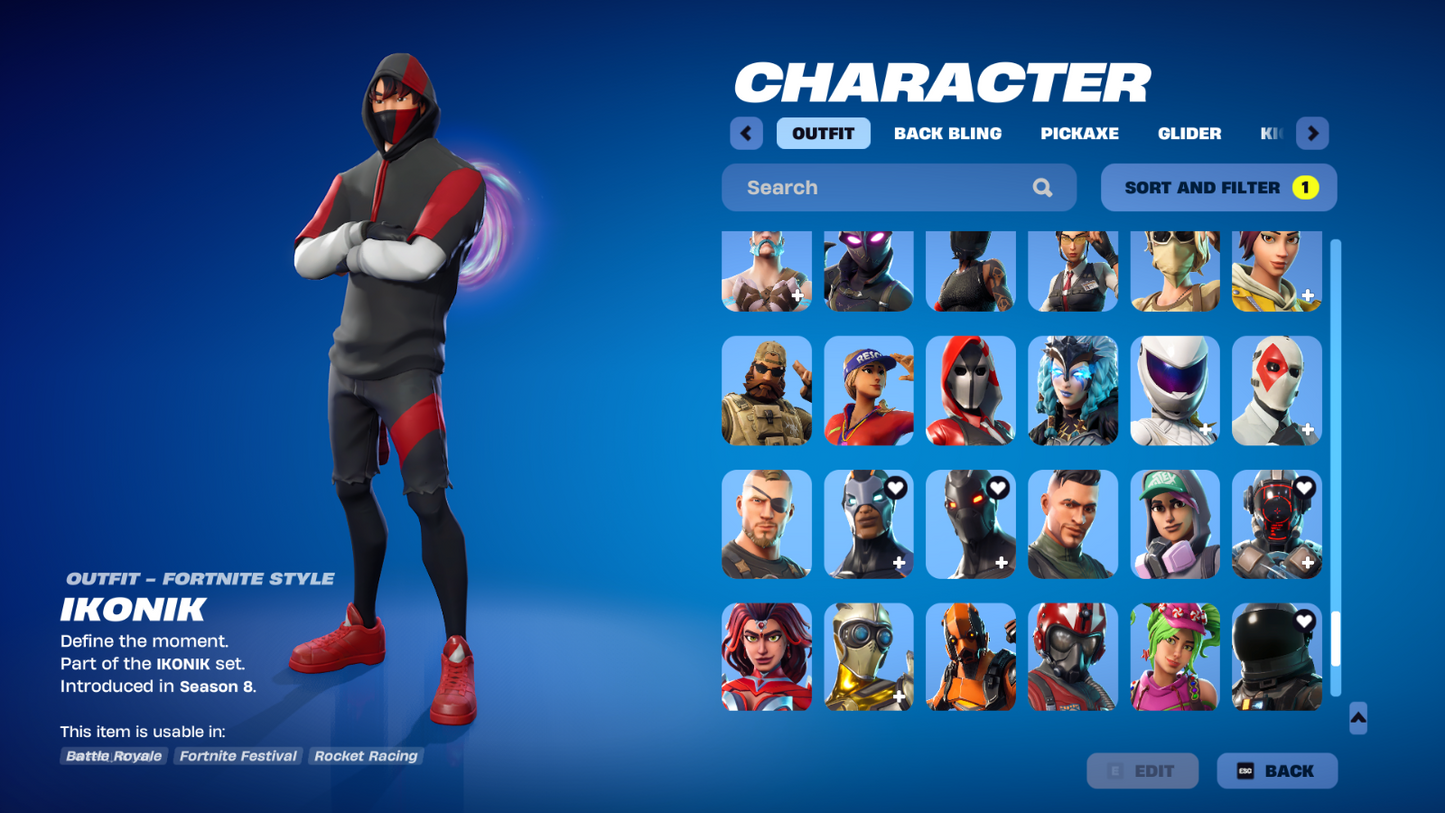Toggle the favorite heart on the red-visor robot outfit
The width and height of the screenshot is (1445, 813).
coord(1304,488)
